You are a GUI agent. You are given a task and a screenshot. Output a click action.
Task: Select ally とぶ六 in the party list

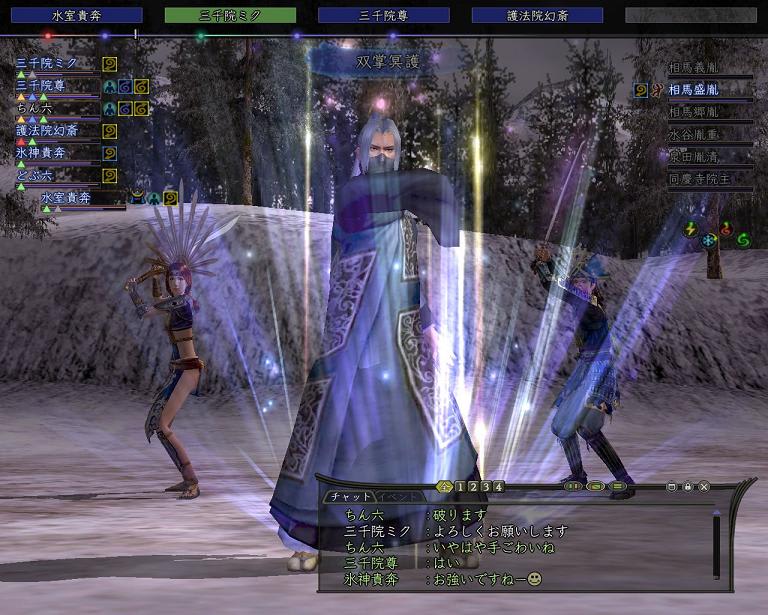click(x=36, y=175)
